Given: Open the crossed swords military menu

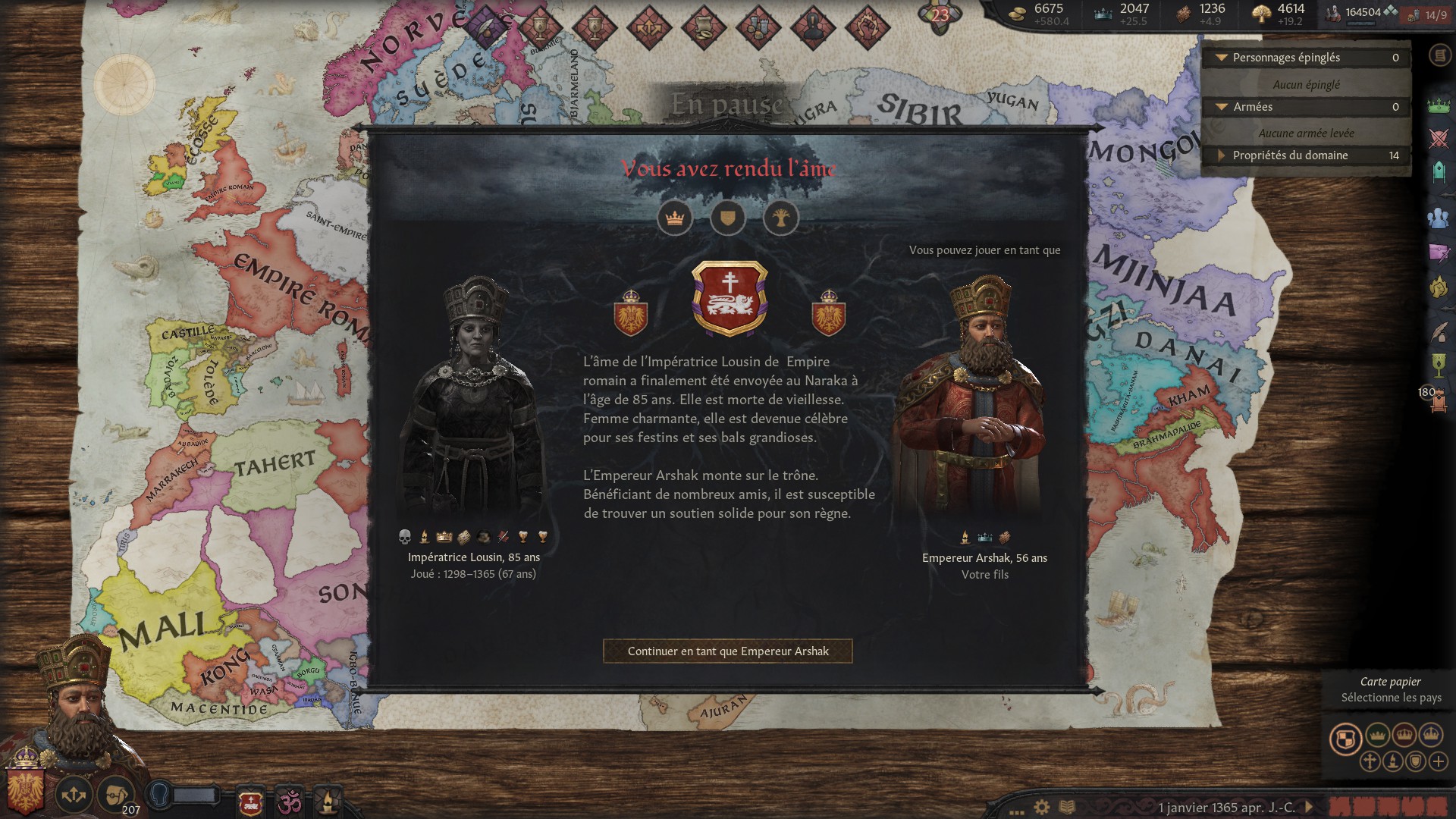Looking at the screenshot, I should click(1439, 139).
